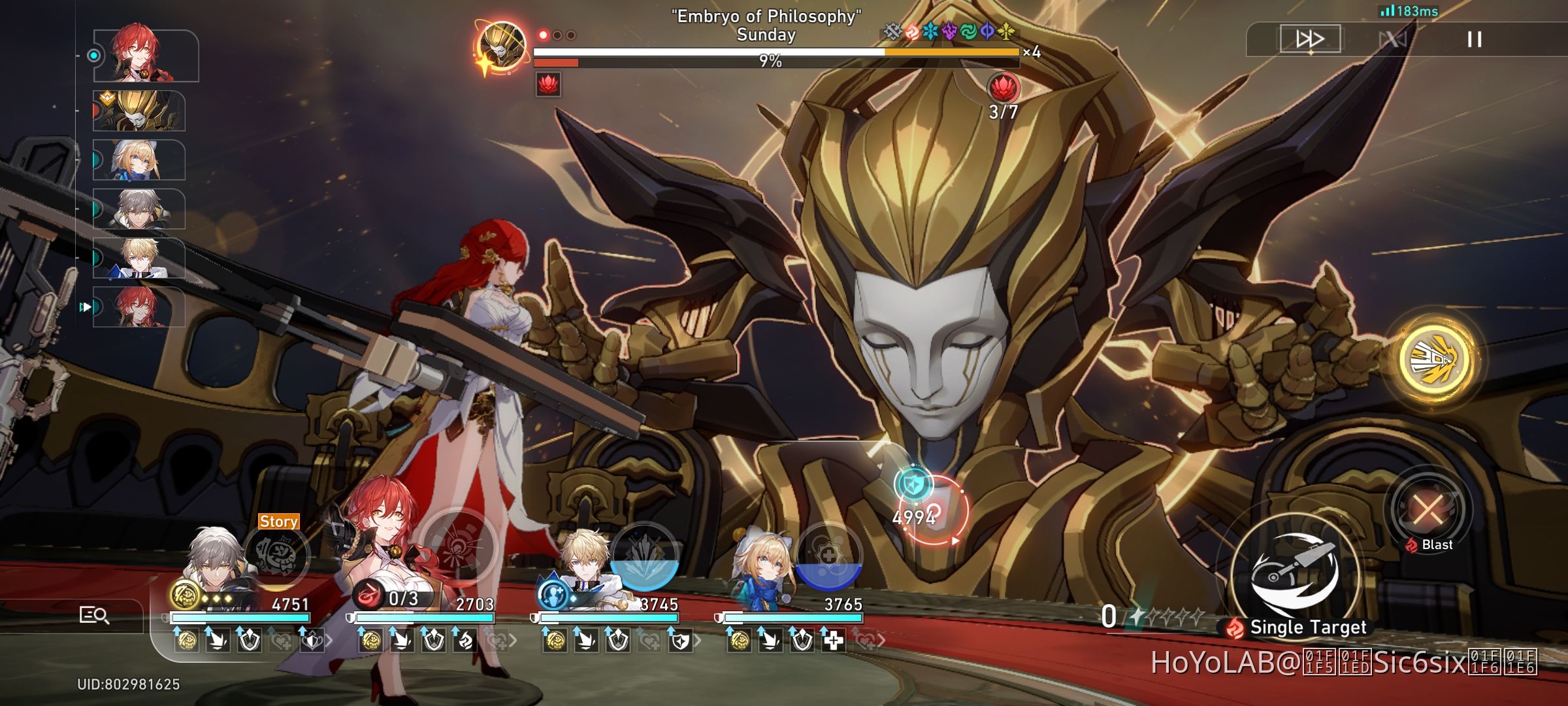The image size is (1568, 706).
Task: Select the boss portrait in the turn order
Action: pyautogui.click(x=139, y=111)
